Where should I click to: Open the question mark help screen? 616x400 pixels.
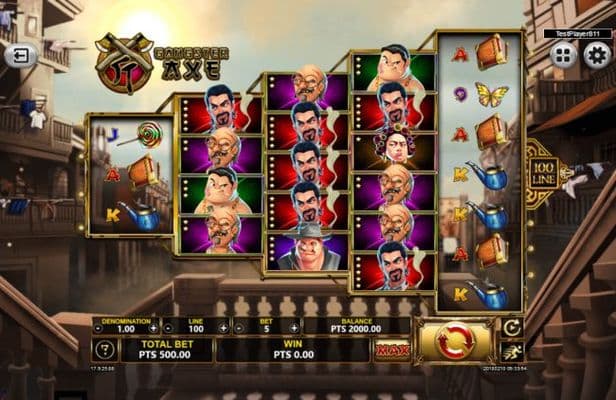click(x=104, y=350)
